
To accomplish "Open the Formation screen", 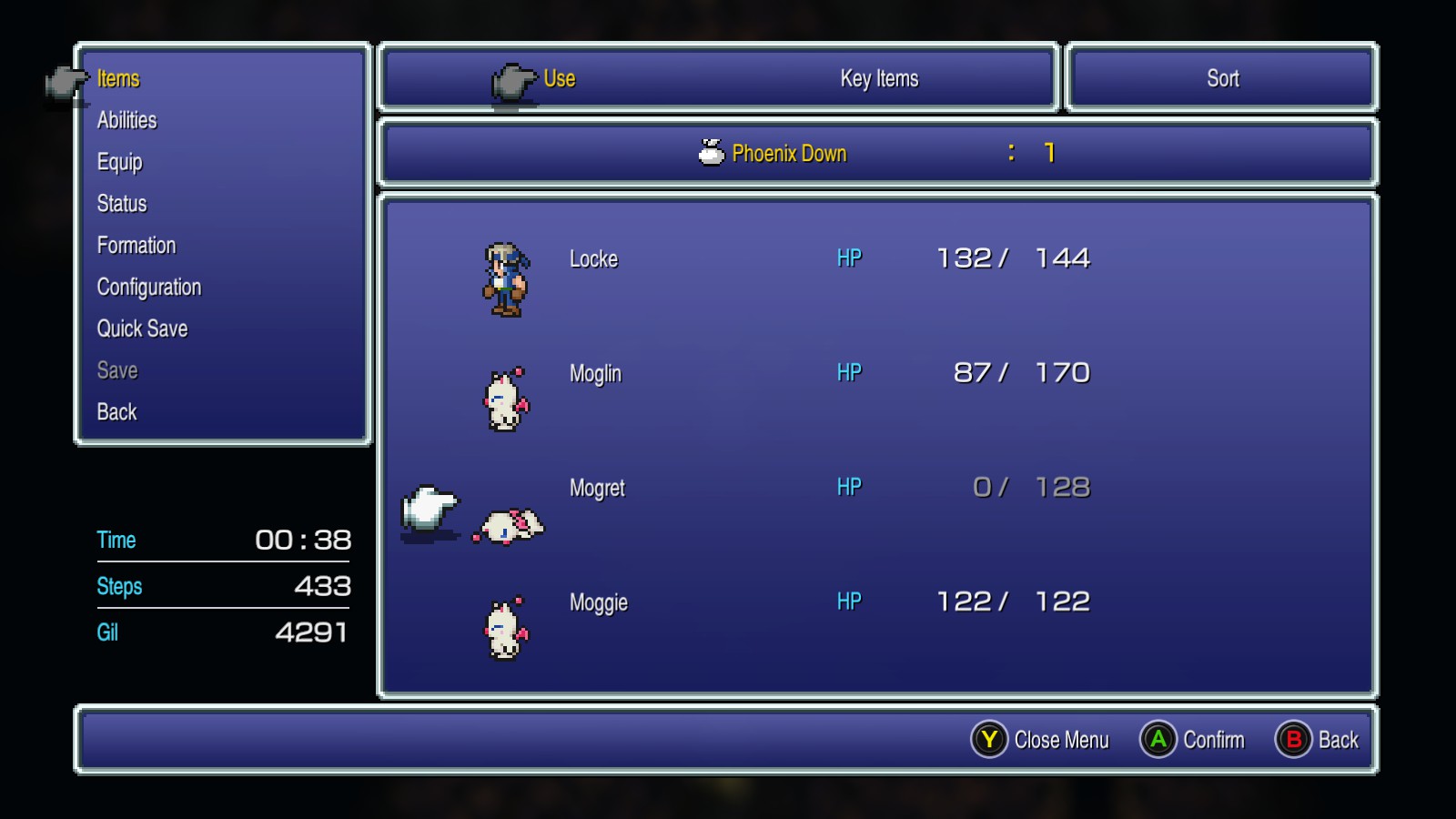I will (x=136, y=246).
